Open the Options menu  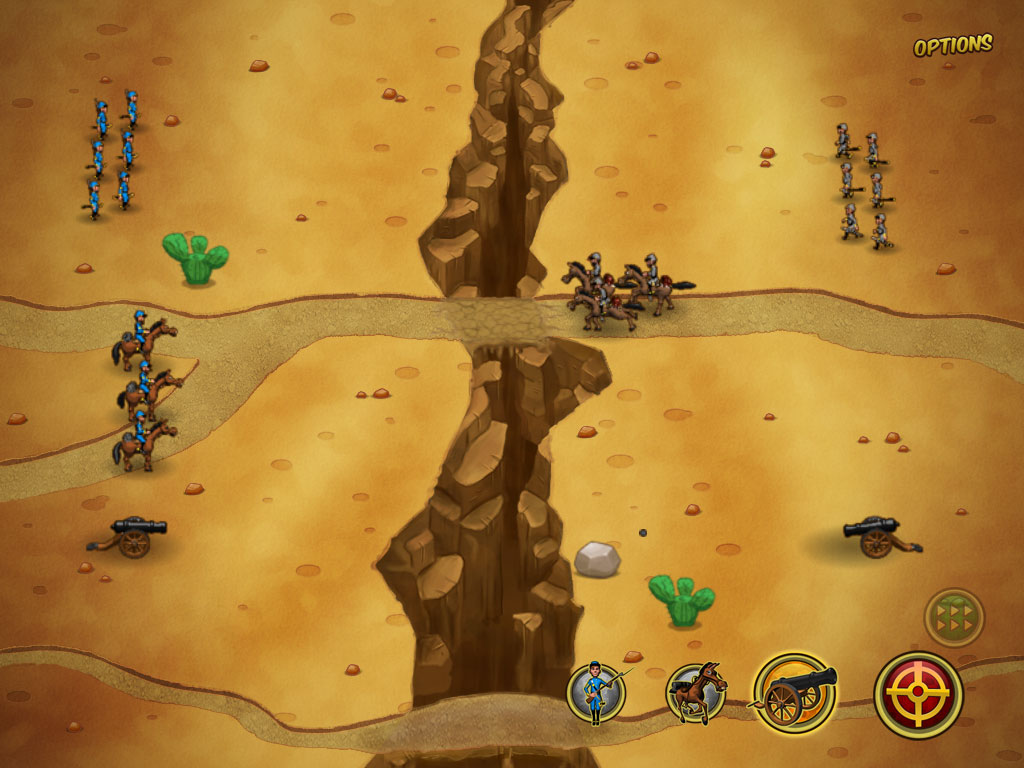point(952,45)
